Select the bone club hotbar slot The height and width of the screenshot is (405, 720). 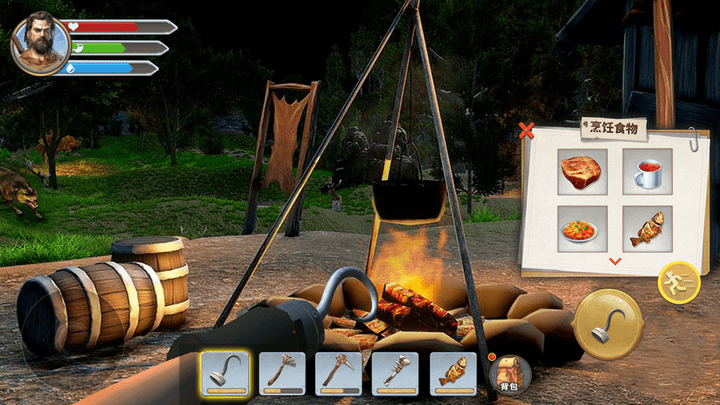coord(396,373)
